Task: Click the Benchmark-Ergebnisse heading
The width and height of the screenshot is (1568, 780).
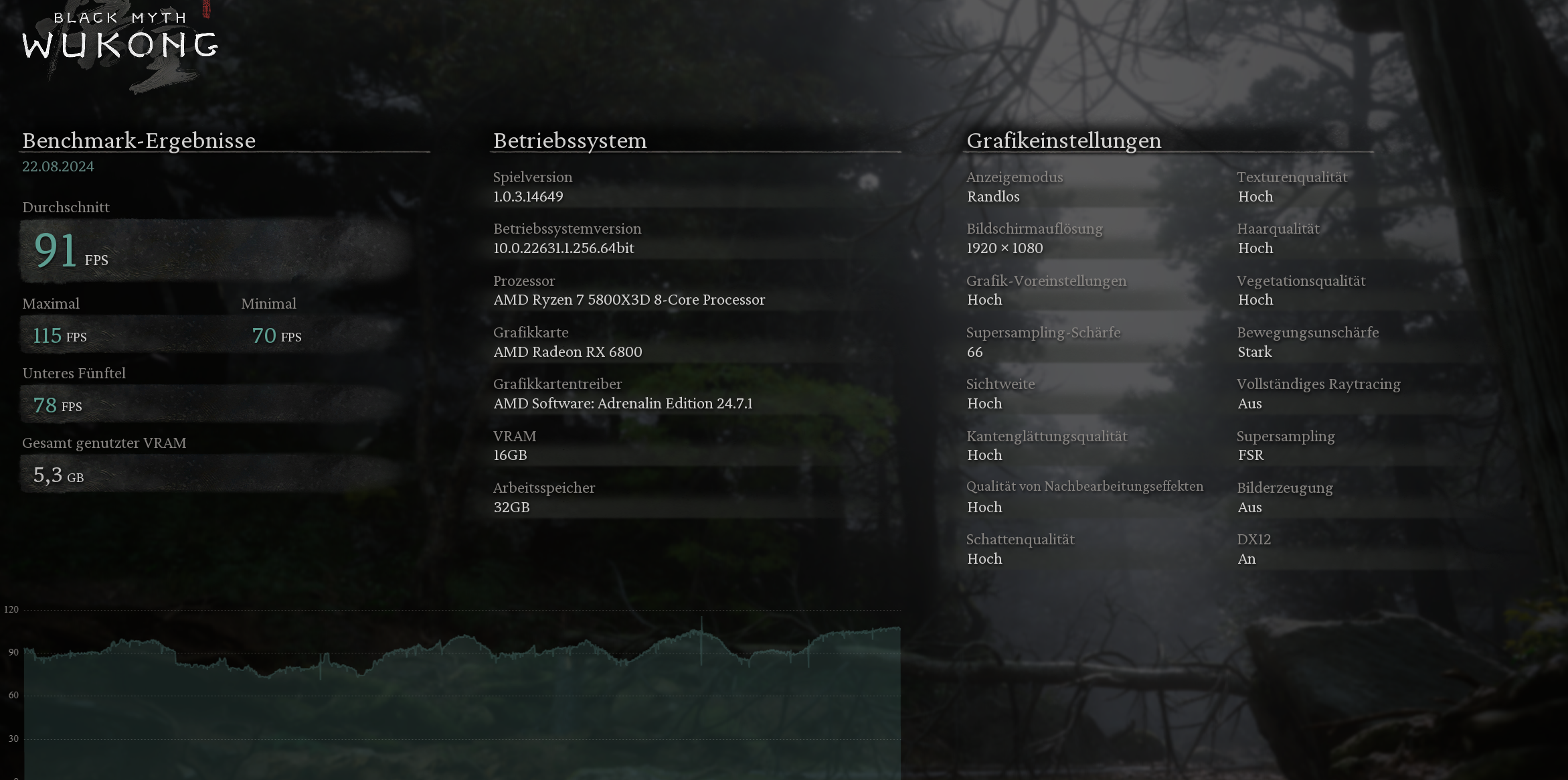Action: [139, 141]
